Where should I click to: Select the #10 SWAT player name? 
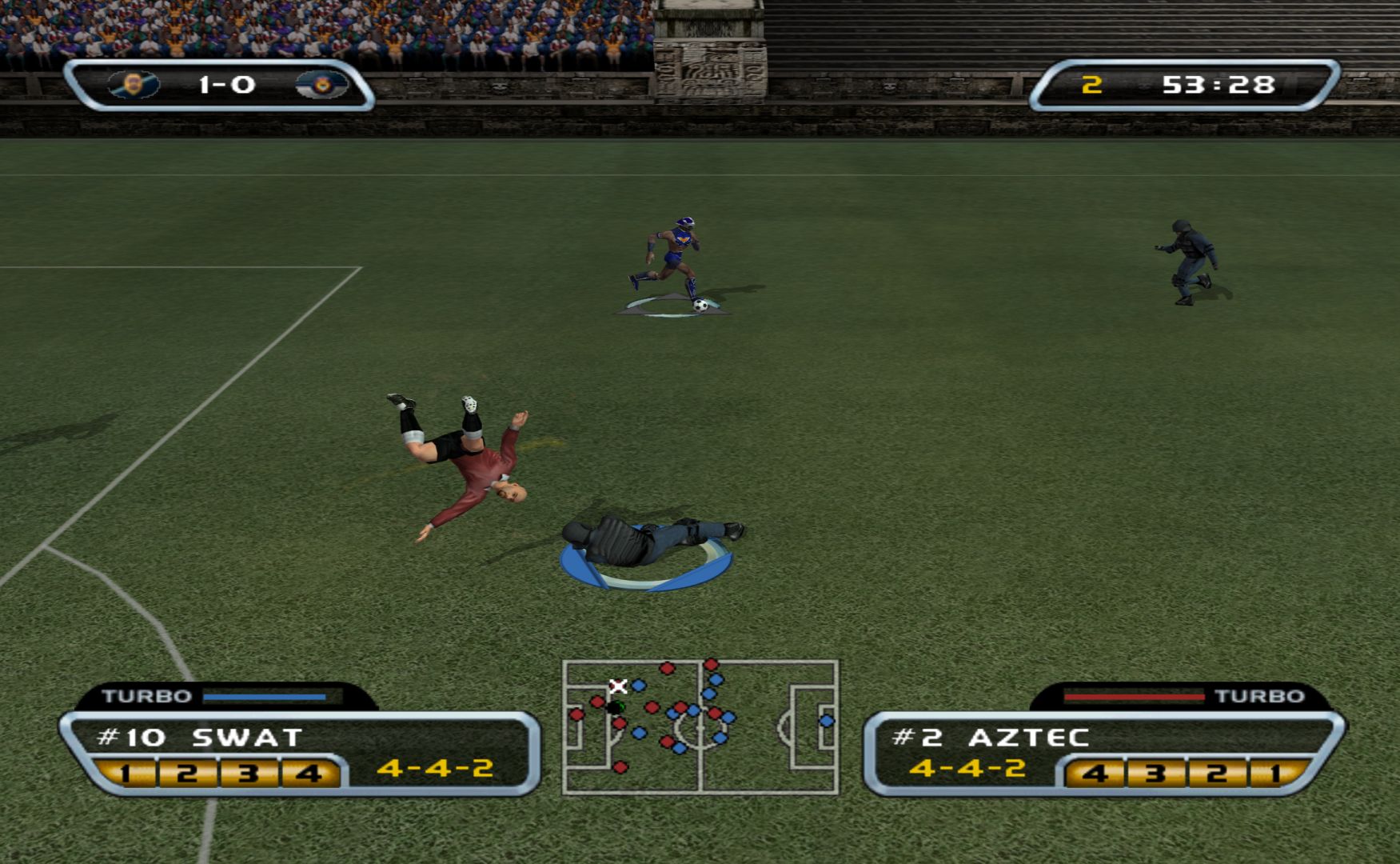[x=199, y=737]
